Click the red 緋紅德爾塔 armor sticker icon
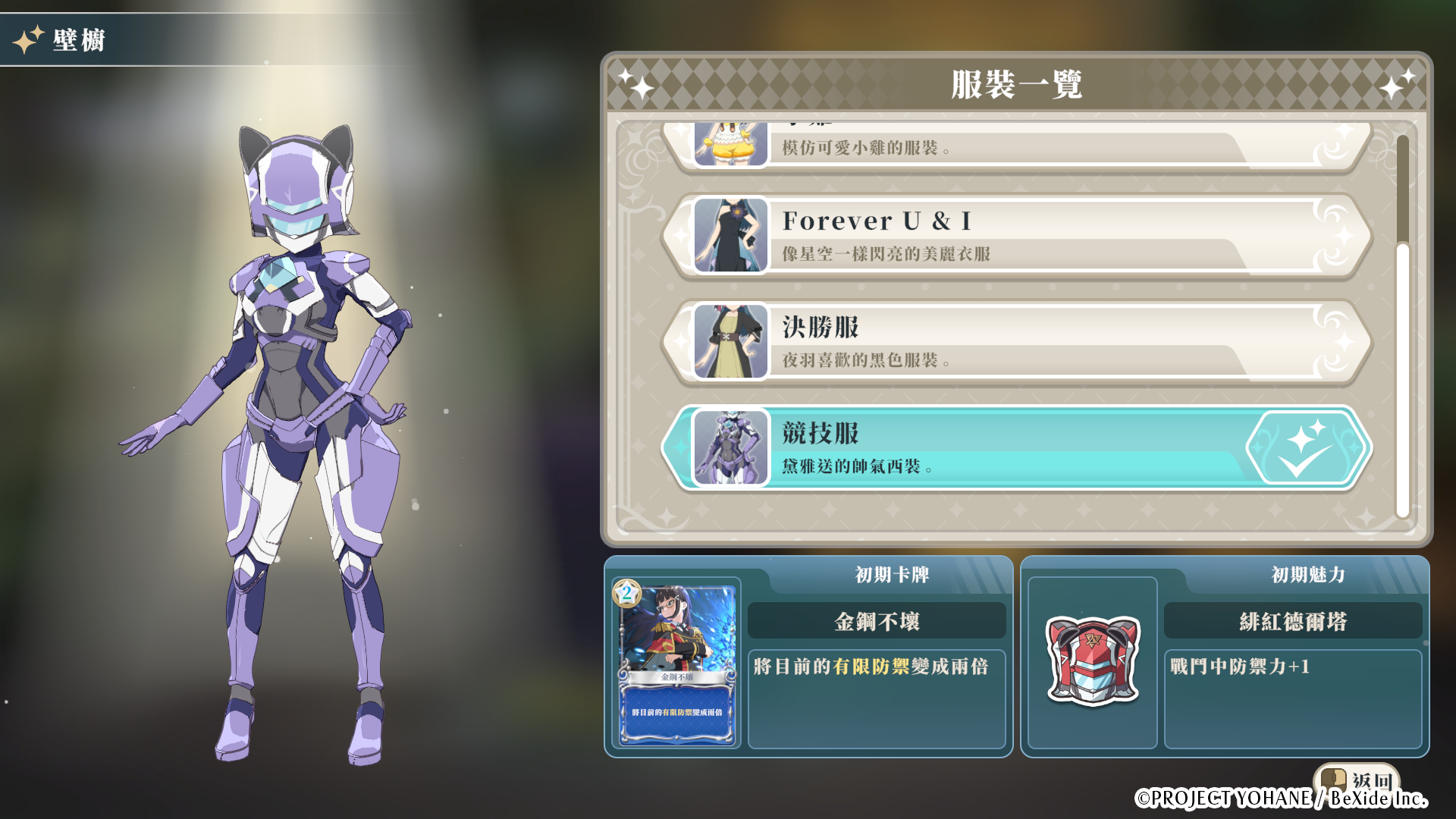 click(1092, 662)
